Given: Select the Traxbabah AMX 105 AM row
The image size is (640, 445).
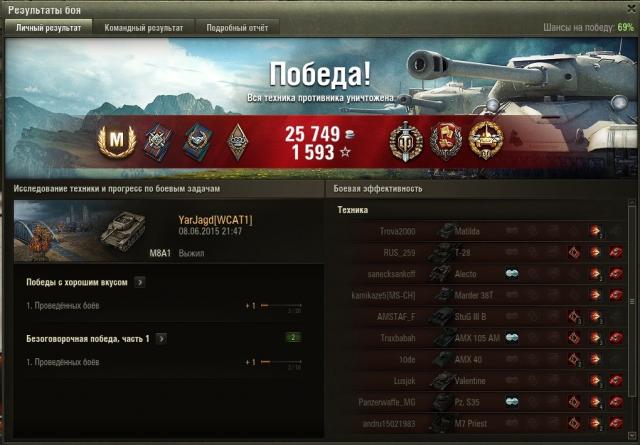Looking at the screenshot, I should tap(480, 338).
